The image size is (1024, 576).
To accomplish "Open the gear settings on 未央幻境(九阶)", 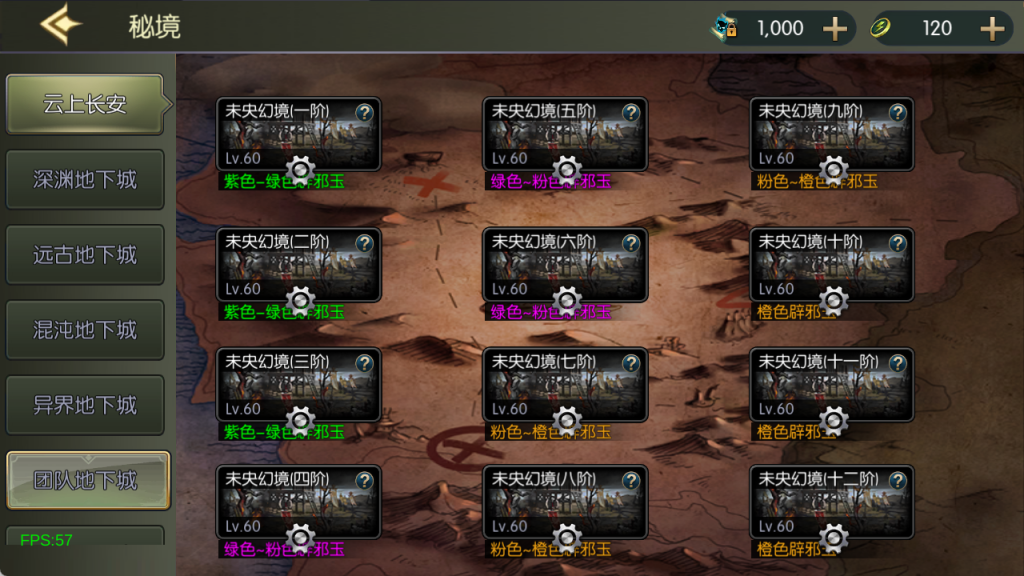I will [833, 170].
